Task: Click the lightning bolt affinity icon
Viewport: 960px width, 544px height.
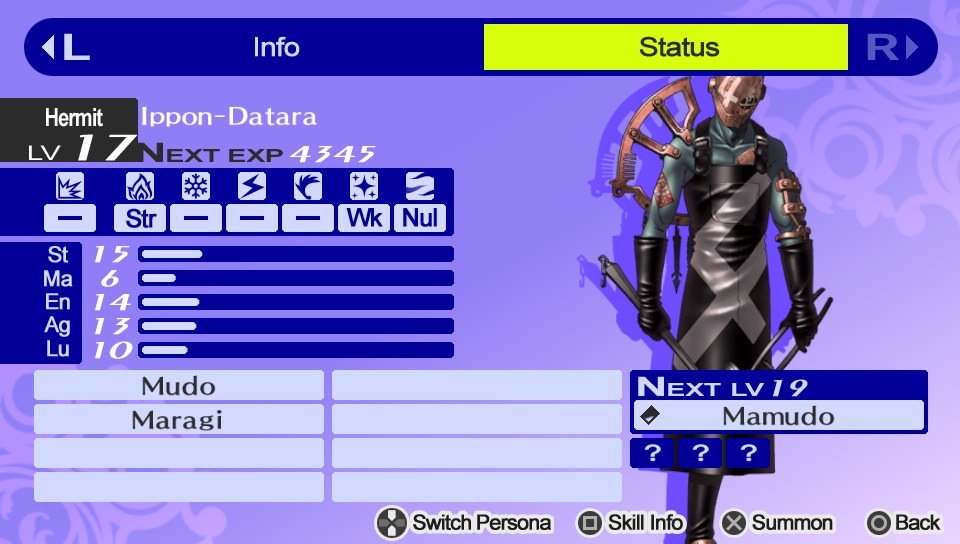Action: click(x=252, y=187)
